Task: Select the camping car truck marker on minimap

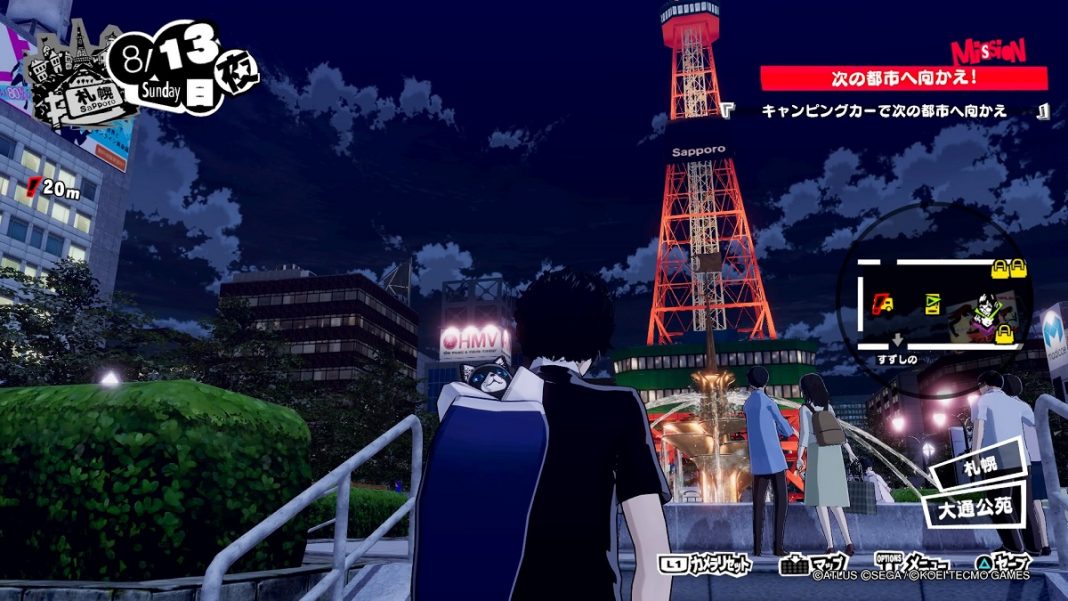Action: pos(884,303)
